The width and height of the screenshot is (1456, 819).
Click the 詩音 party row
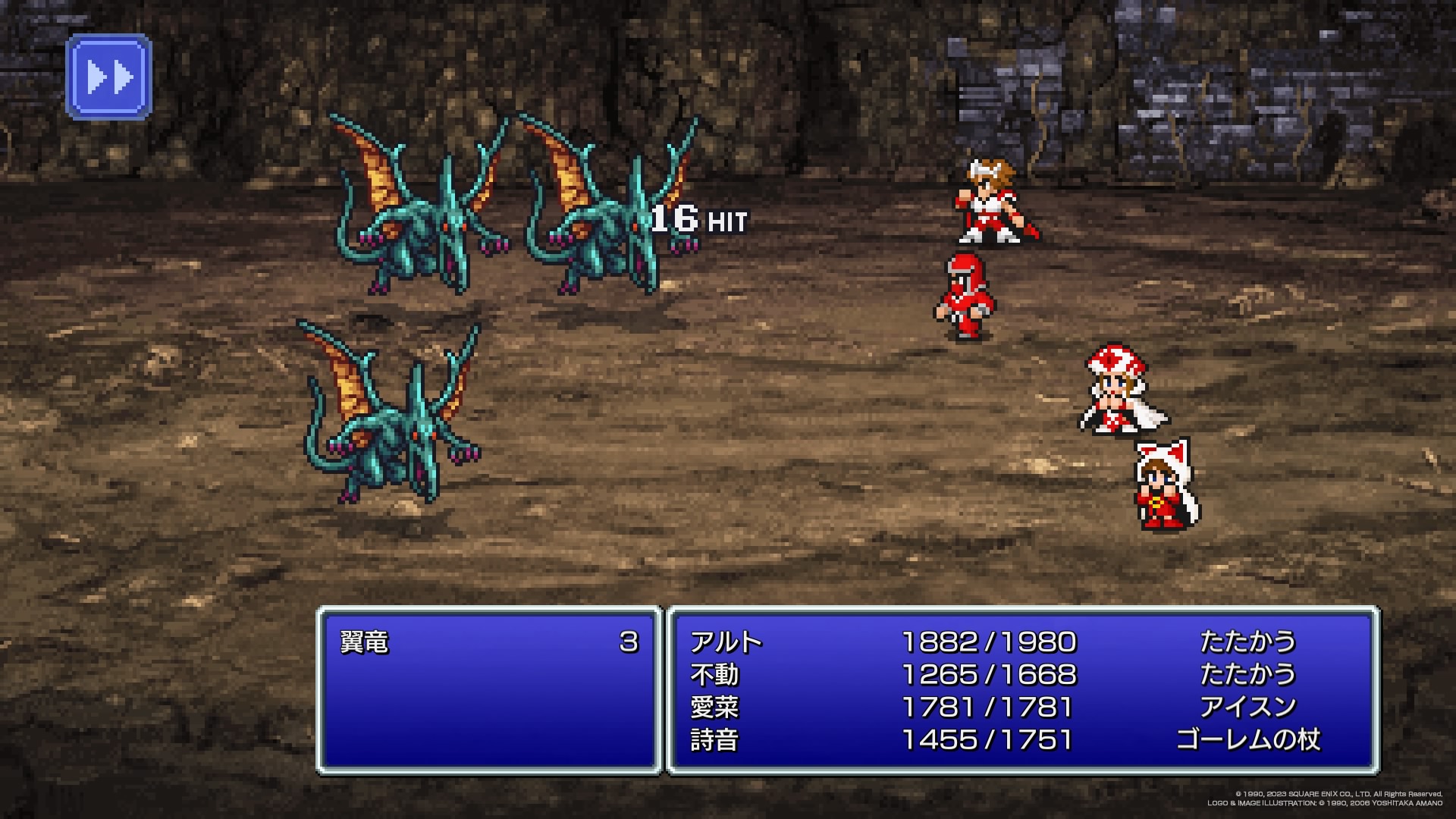[714, 740]
